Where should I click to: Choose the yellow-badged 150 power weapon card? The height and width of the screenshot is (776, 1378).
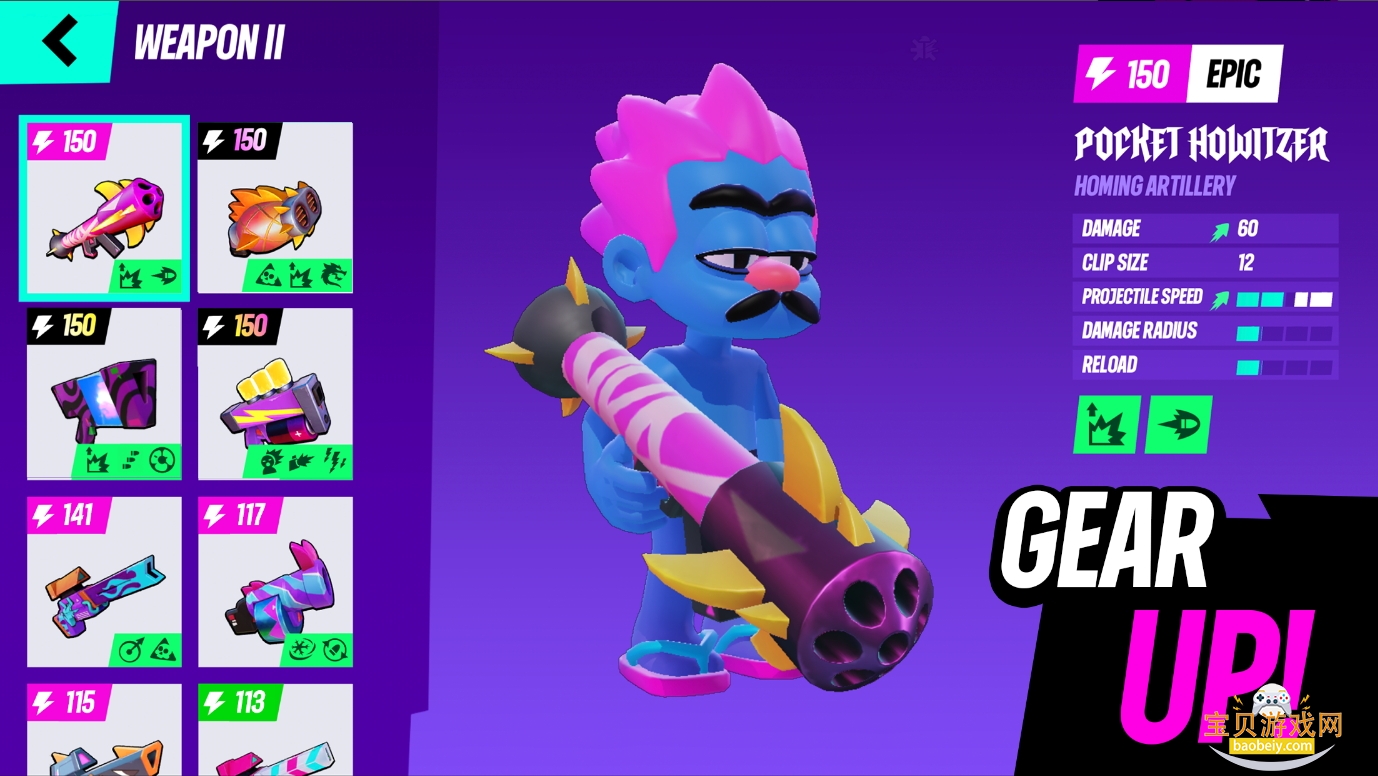coord(103,393)
